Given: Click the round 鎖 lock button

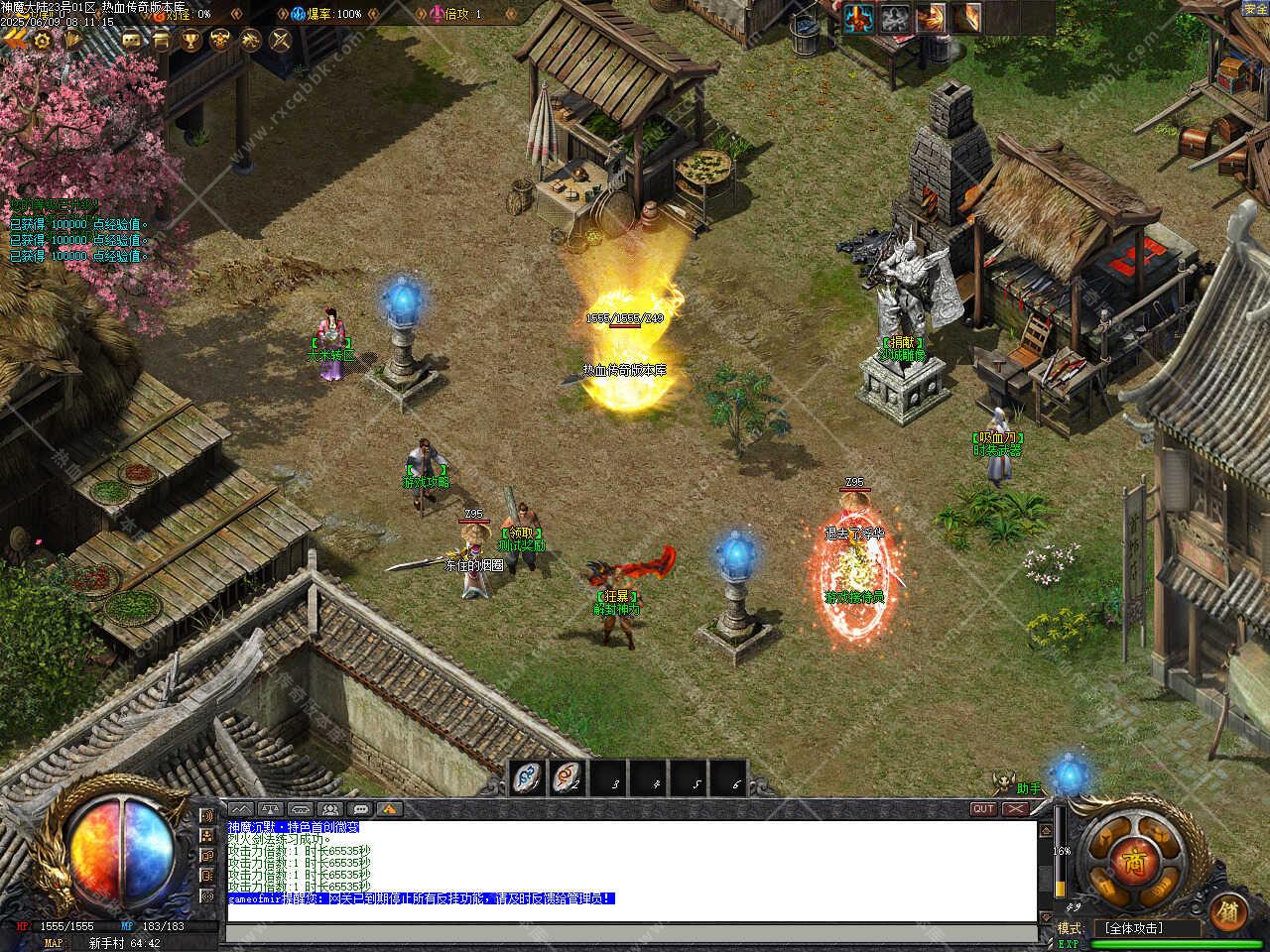Looking at the screenshot, I should click(x=1229, y=912).
